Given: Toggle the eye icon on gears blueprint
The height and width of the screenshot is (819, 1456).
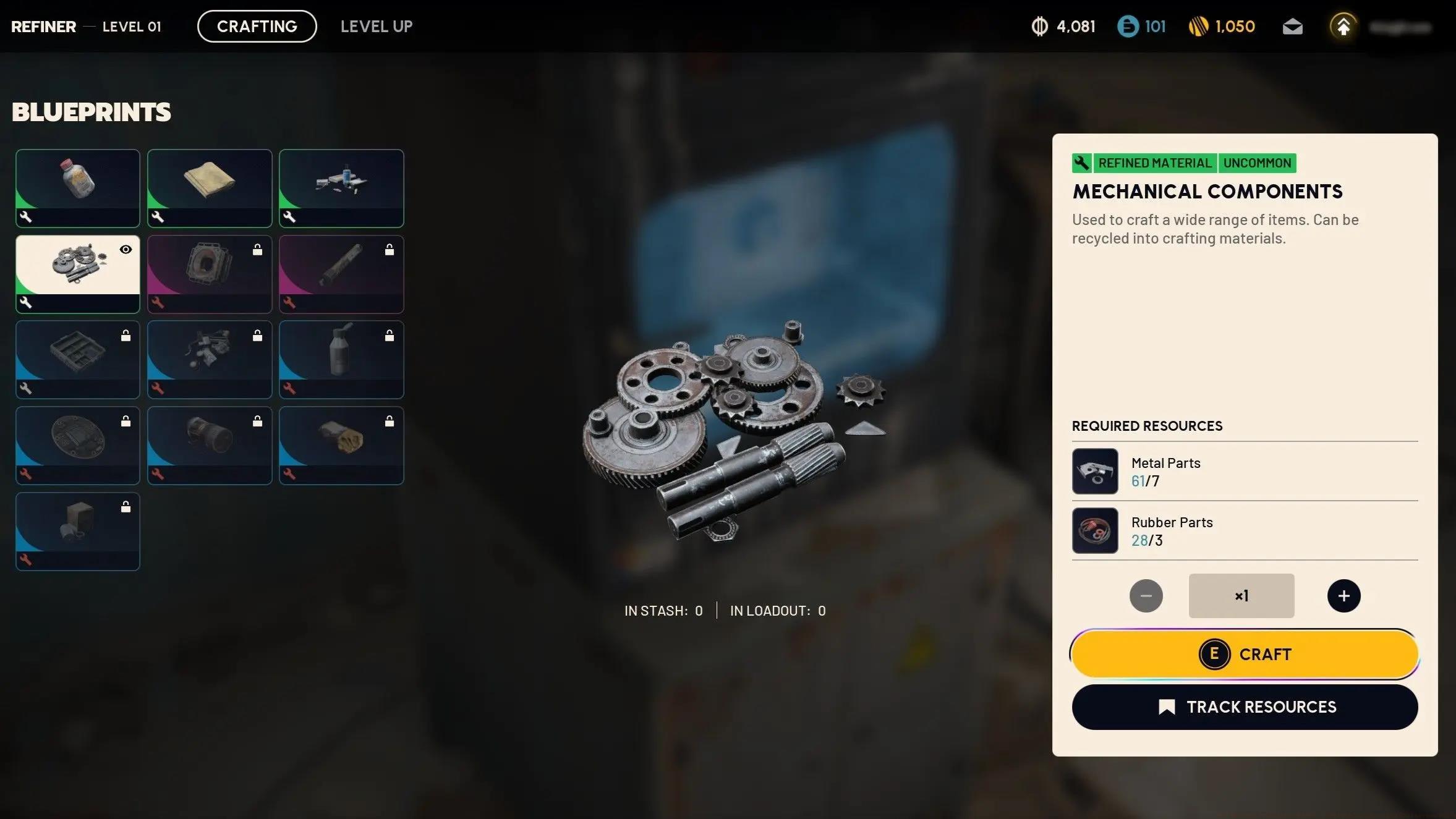Looking at the screenshot, I should 126,250.
